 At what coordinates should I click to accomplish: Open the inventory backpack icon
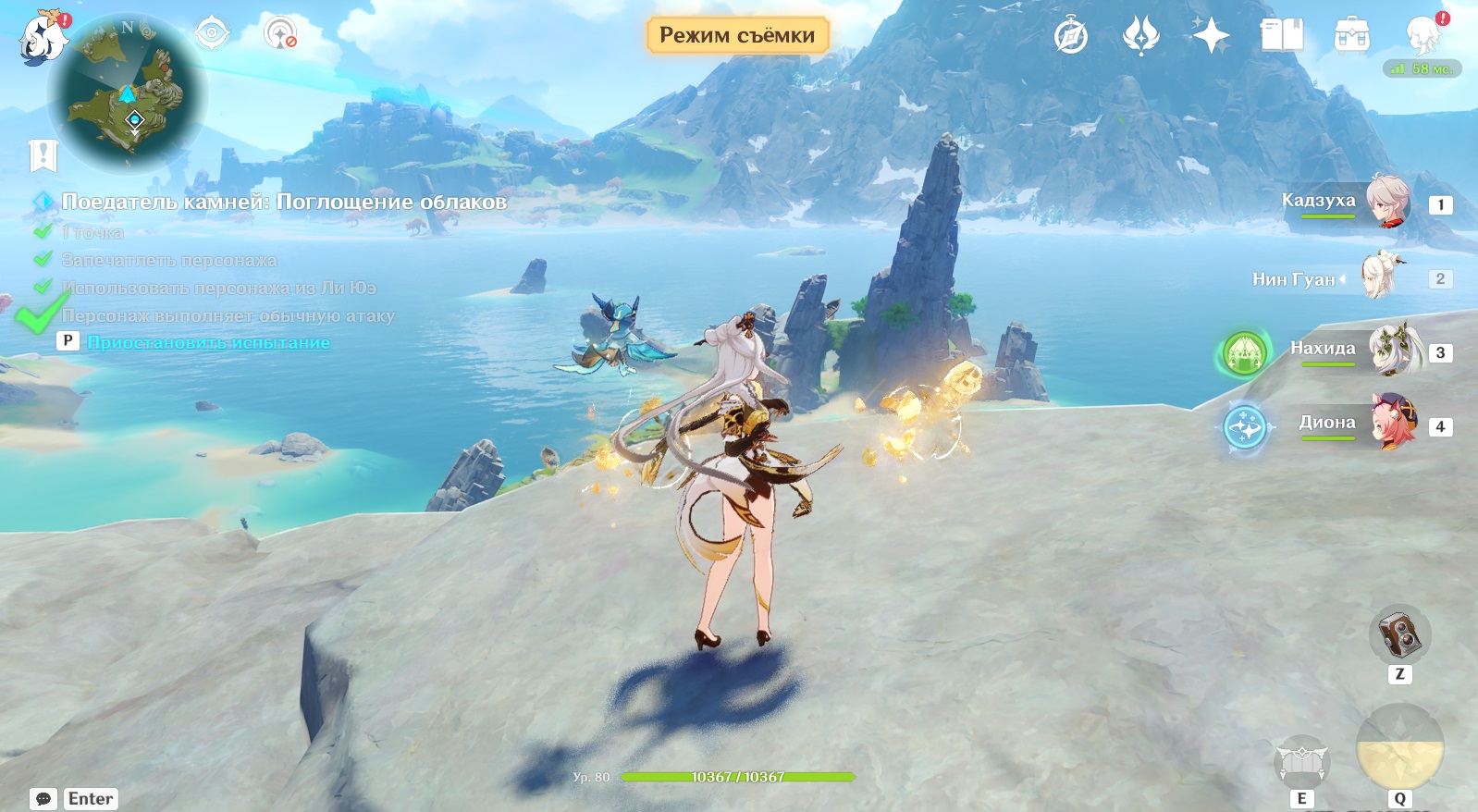point(1351,36)
